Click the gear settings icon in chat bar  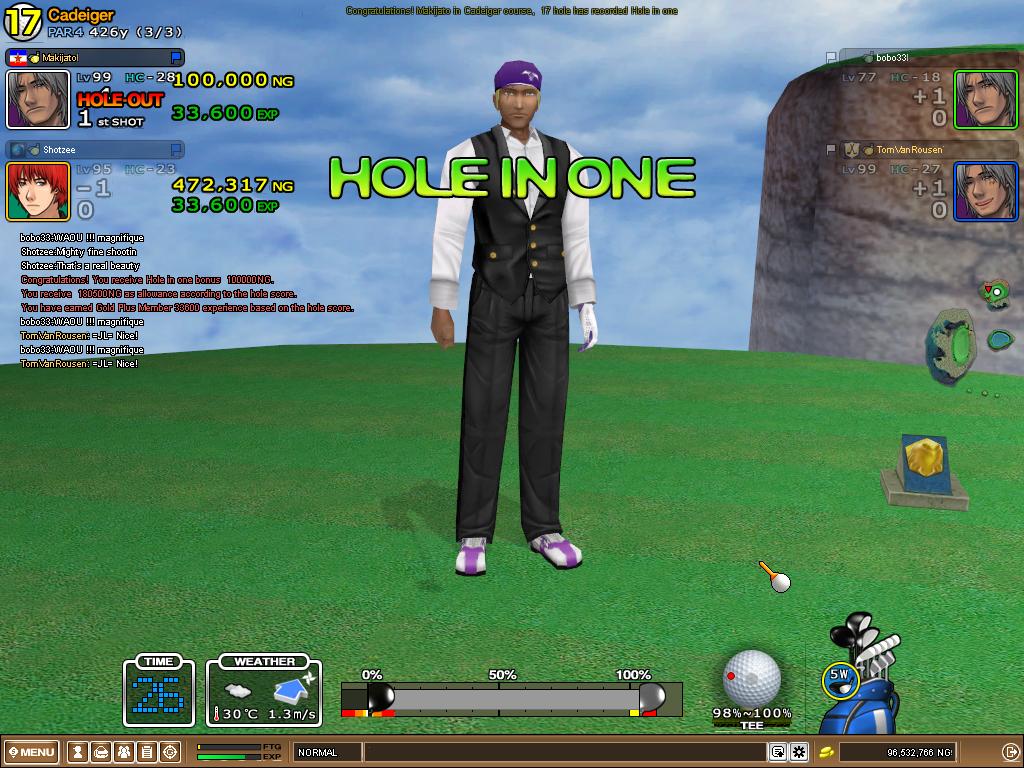pyautogui.click(x=799, y=752)
